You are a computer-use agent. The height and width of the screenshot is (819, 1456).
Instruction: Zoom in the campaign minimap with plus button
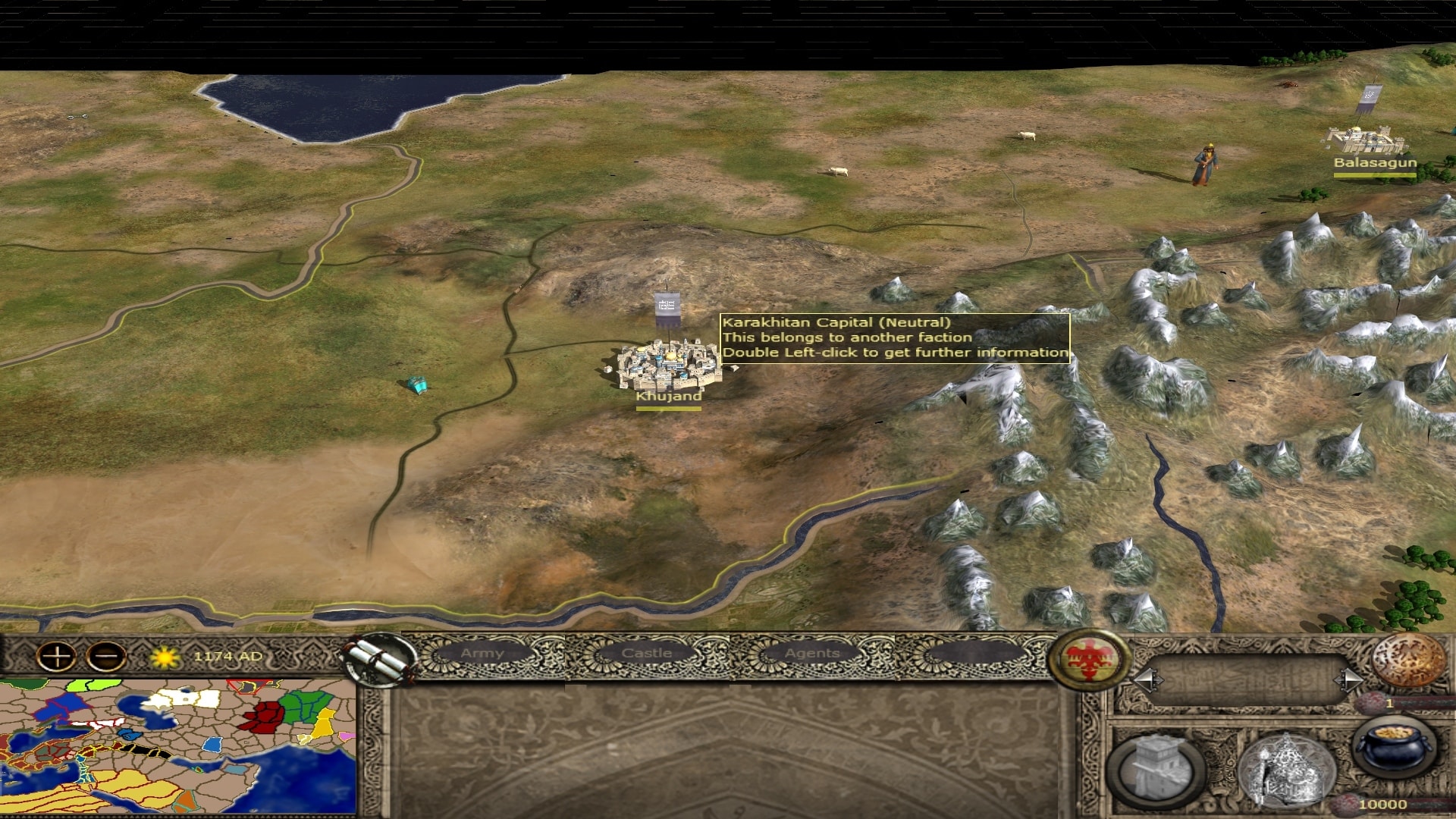pos(57,657)
